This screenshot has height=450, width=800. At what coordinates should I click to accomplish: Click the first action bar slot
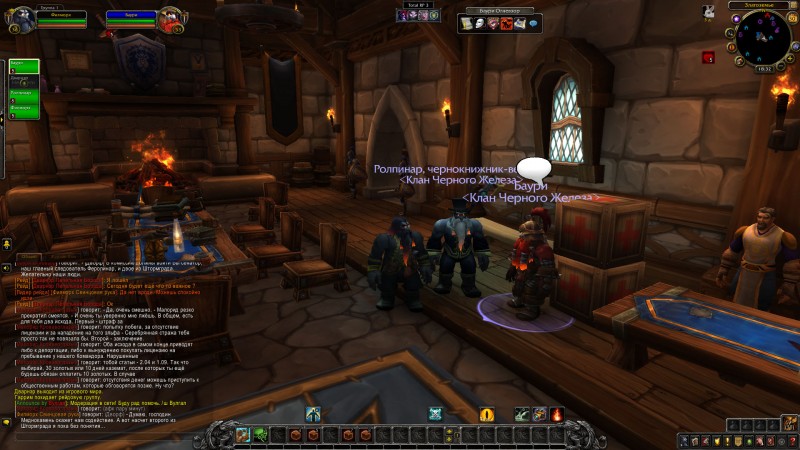pos(242,435)
